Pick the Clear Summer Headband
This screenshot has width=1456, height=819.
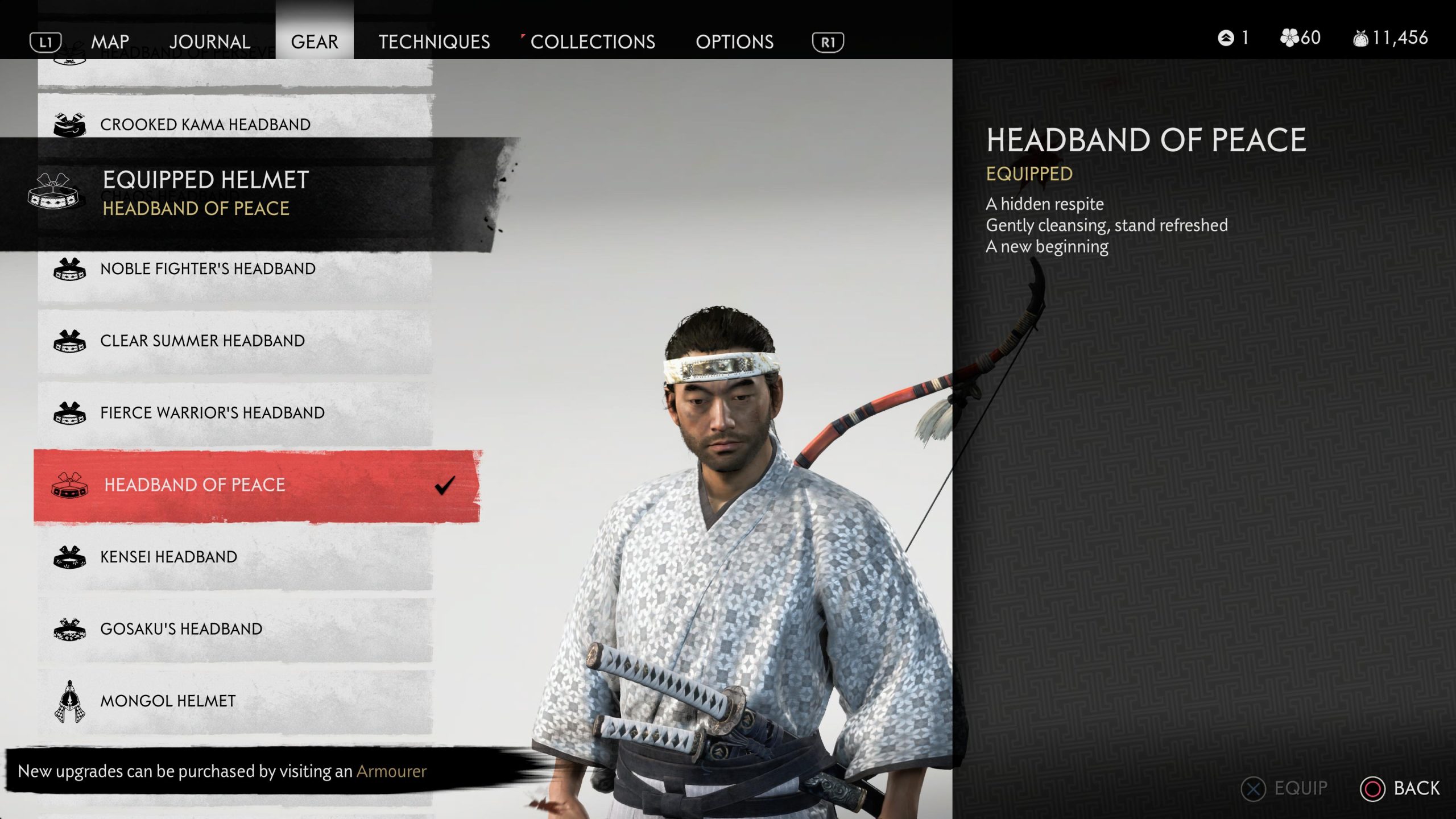202,341
